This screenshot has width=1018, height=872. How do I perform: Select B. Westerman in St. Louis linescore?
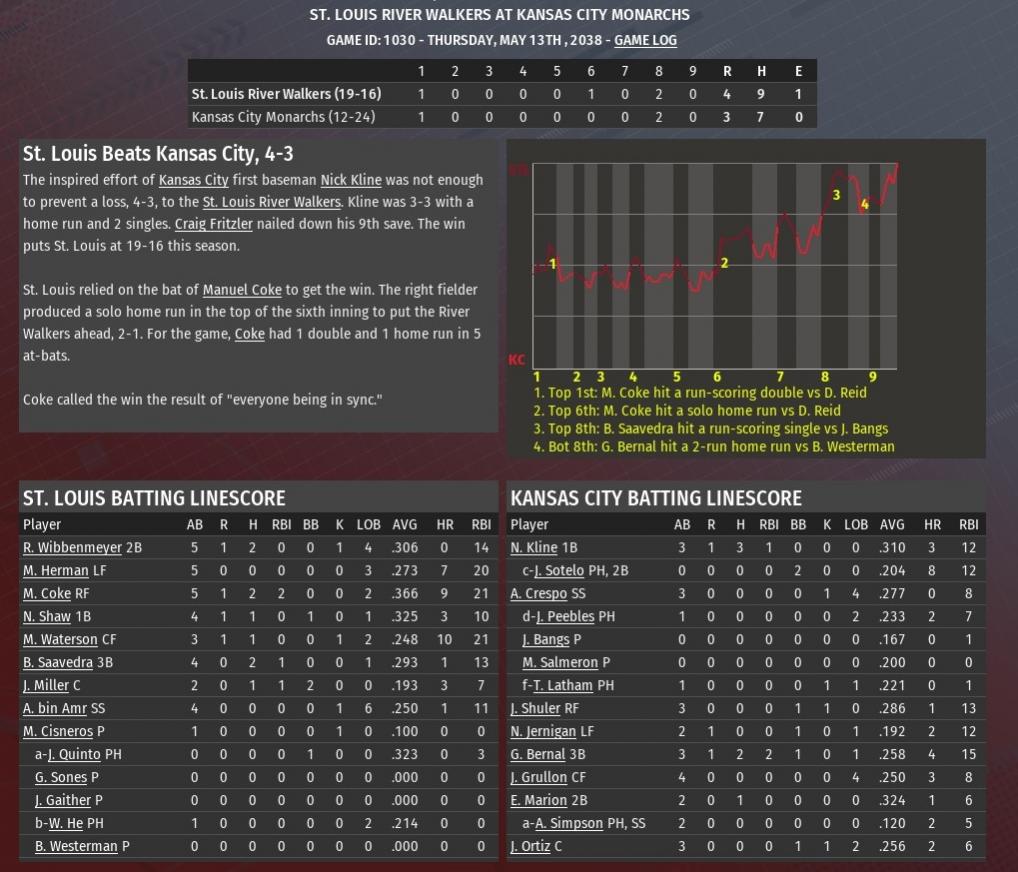coord(76,847)
